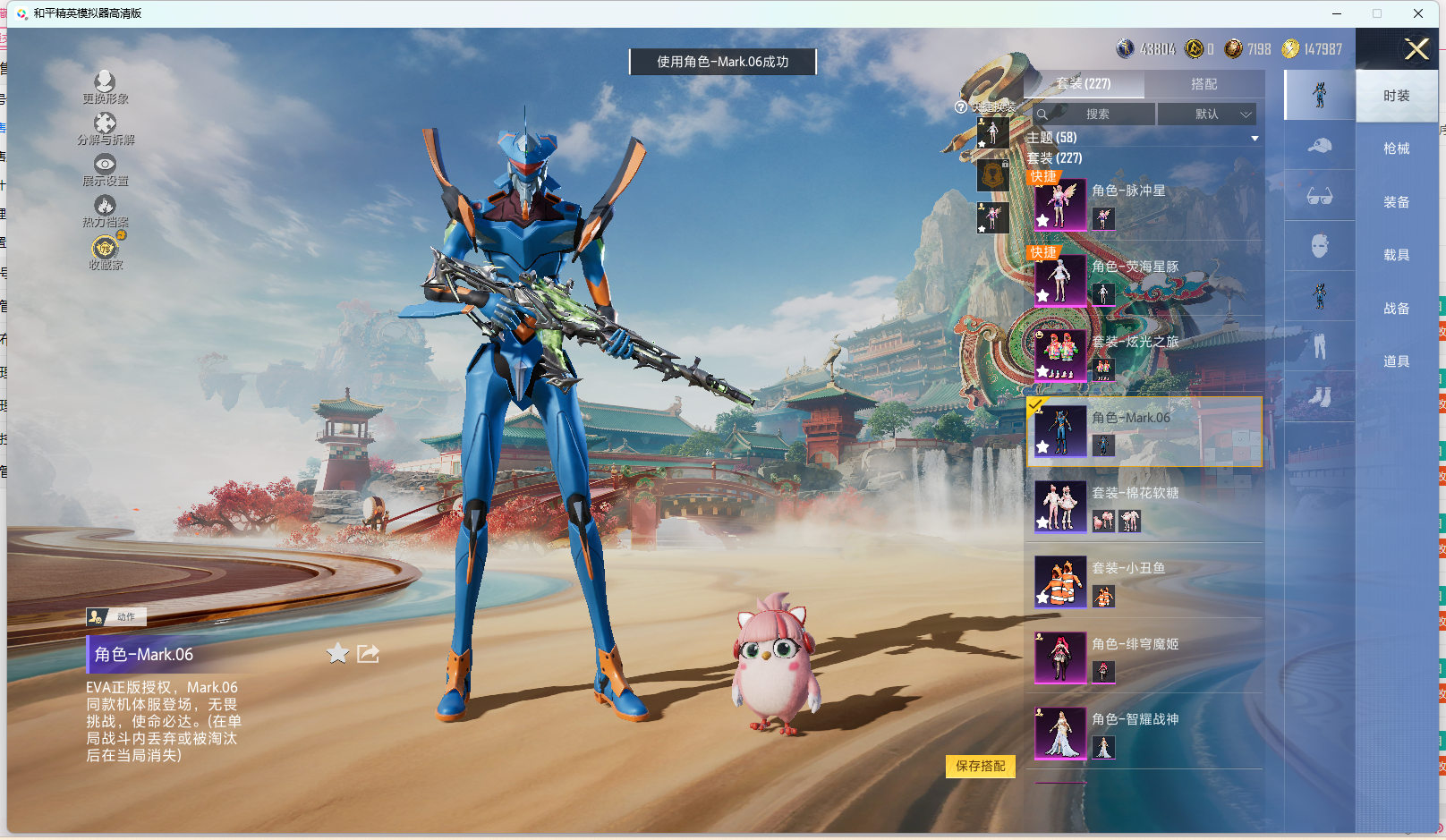Open the 载具 vehicles category
The height and width of the screenshot is (840, 1446).
[1396, 255]
